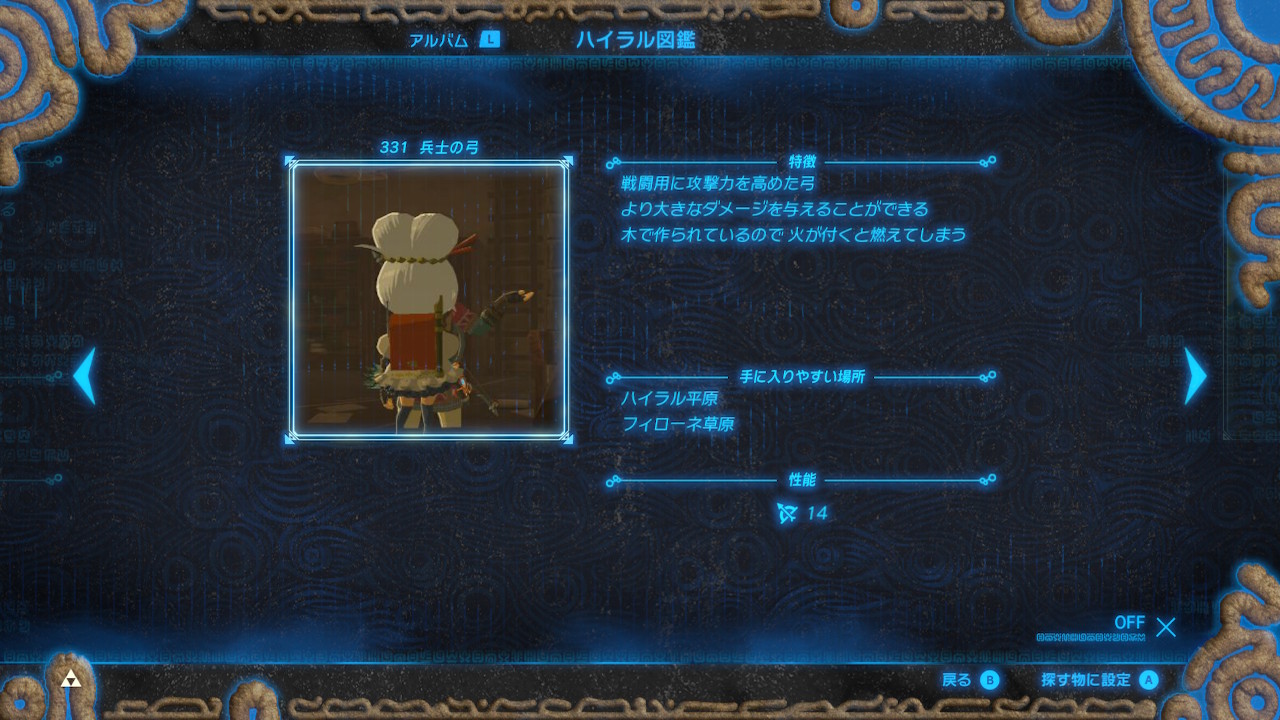Go to the next compendium entry arrow
Viewport: 1280px width, 720px height.
pyautogui.click(x=1195, y=376)
